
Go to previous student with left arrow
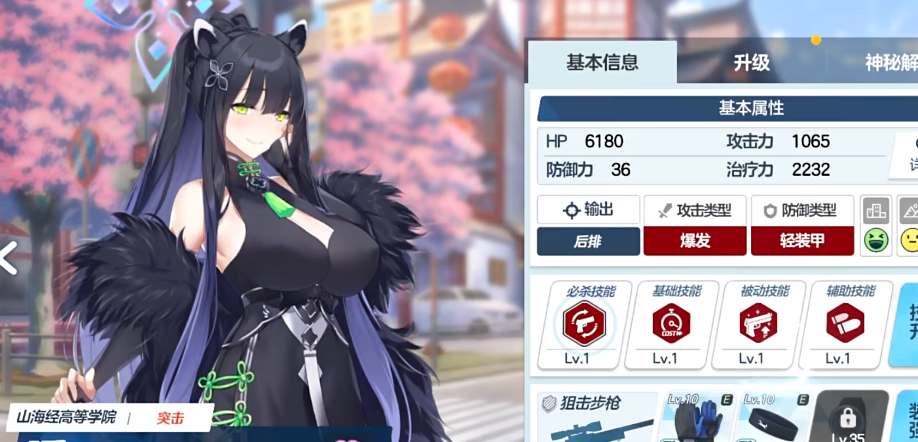pos(8,258)
